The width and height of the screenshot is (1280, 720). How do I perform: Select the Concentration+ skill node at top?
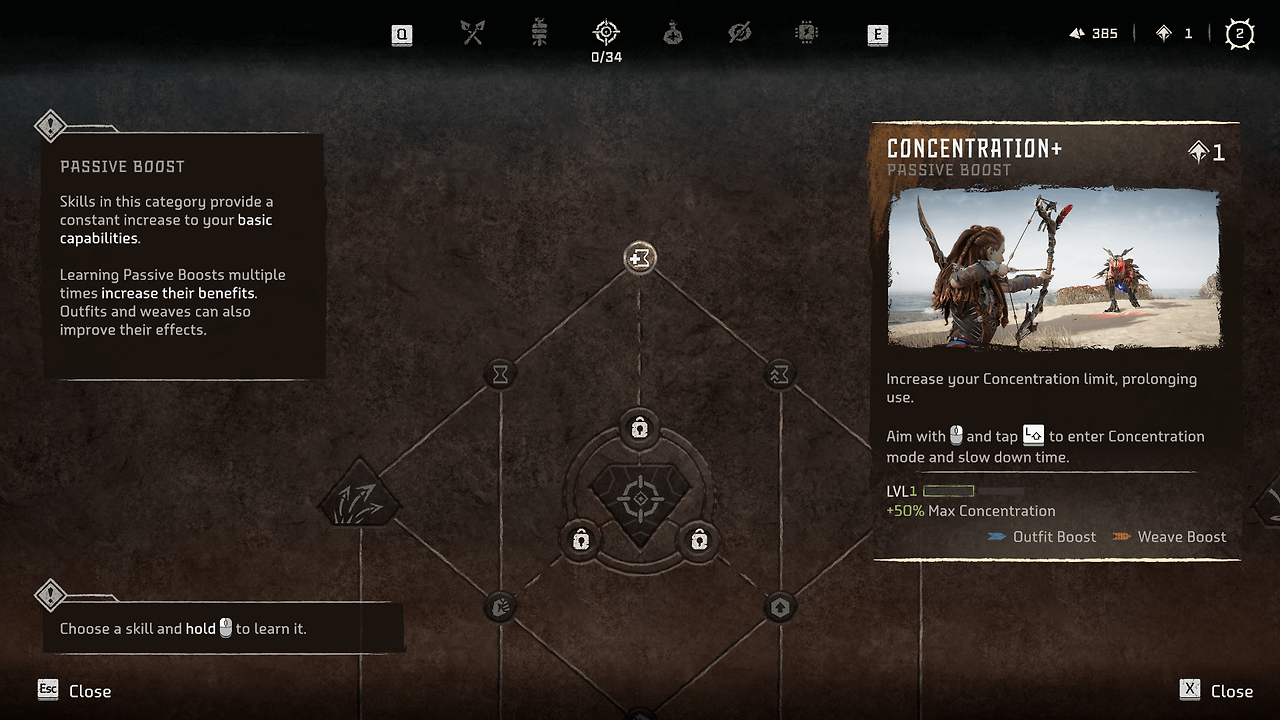(x=639, y=258)
